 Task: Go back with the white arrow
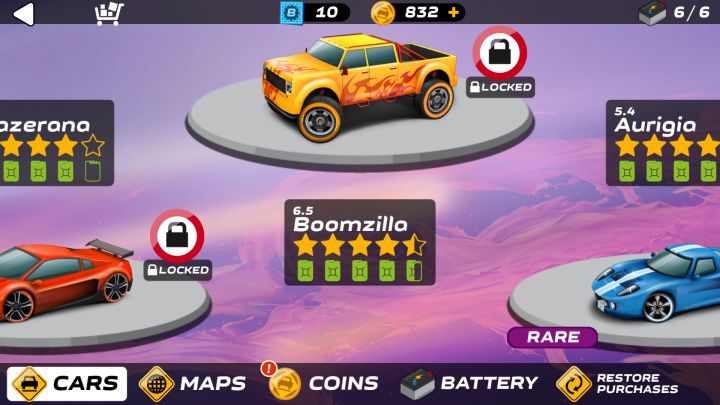[x=22, y=13]
